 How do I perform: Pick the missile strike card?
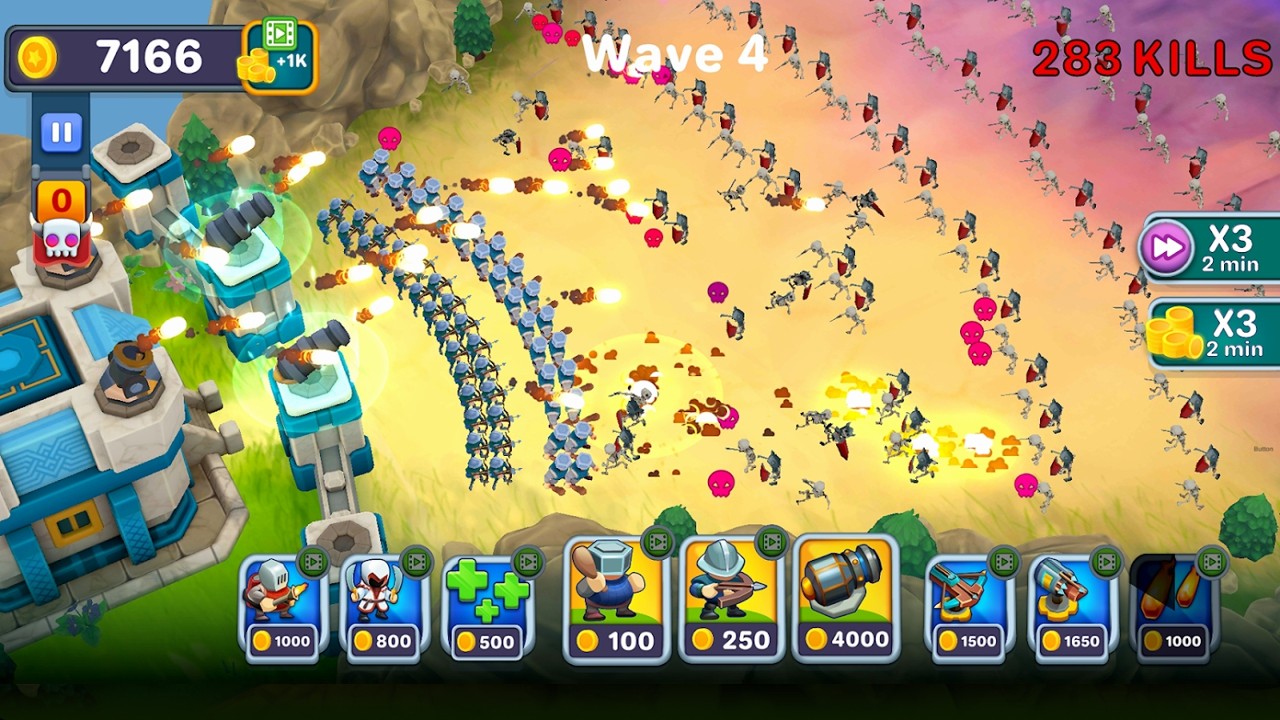1172,607
